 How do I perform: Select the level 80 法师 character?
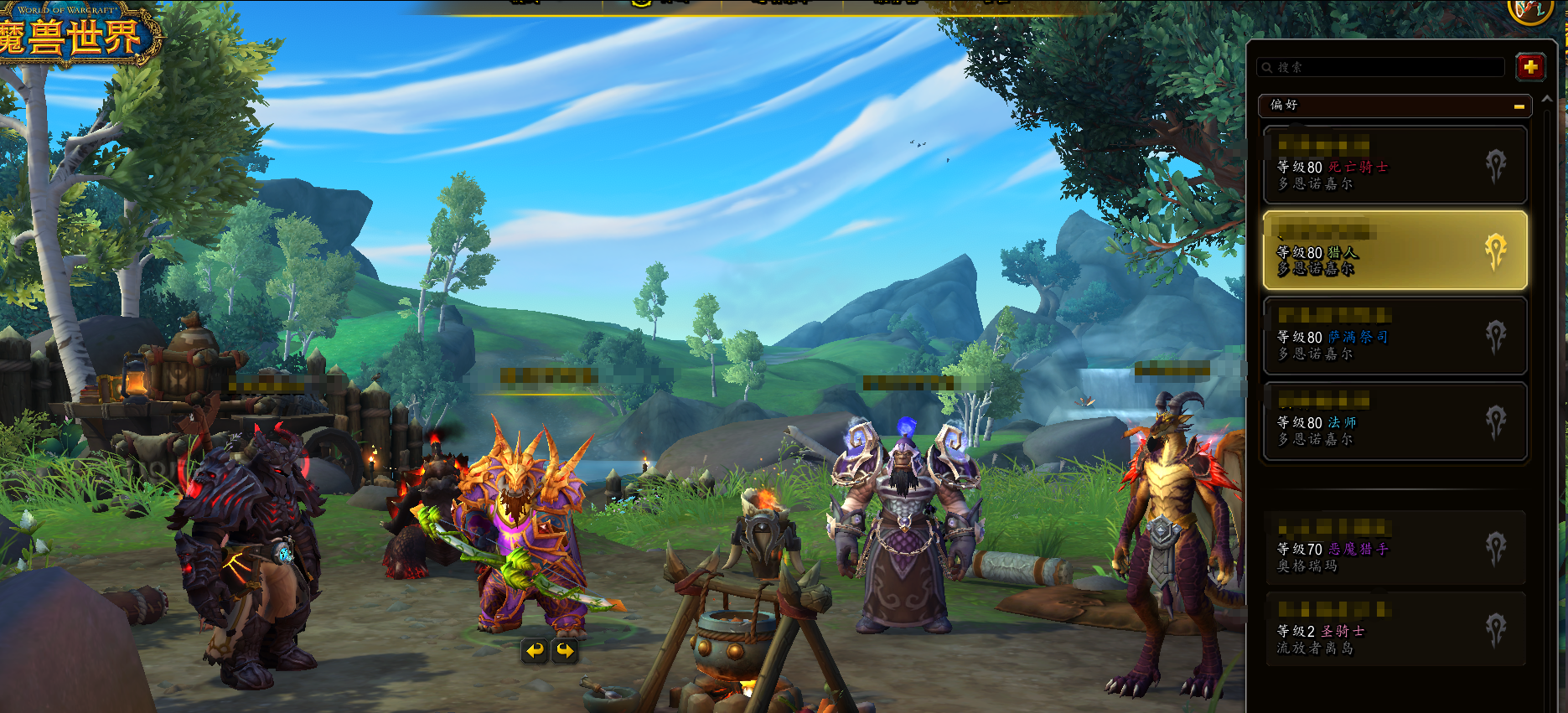[x=1395, y=422]
